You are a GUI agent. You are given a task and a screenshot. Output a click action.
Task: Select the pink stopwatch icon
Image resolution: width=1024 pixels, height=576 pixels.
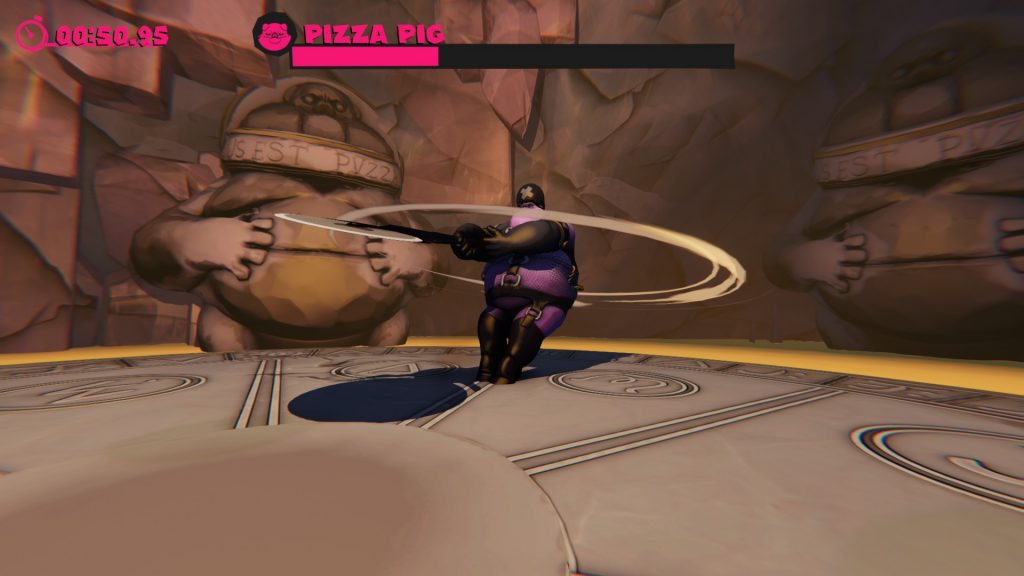coord(32,34)
